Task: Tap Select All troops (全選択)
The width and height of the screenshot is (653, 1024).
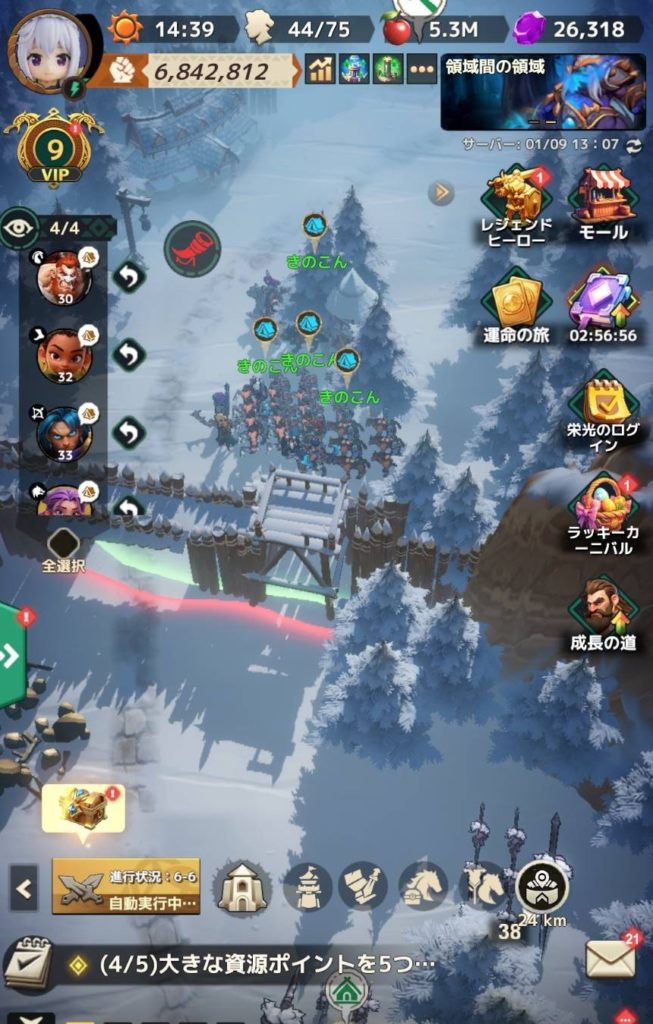Action: click(x=64, y=549)
